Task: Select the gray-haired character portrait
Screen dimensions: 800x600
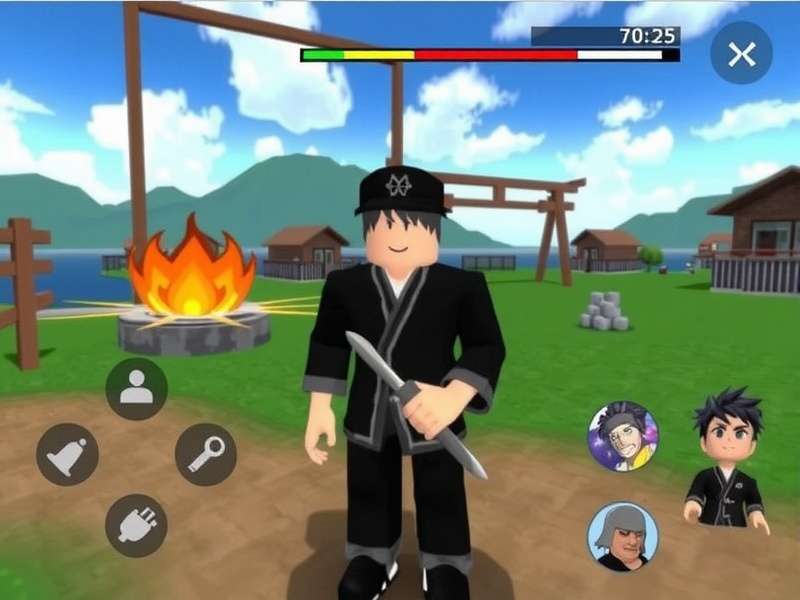Action: 622,536
